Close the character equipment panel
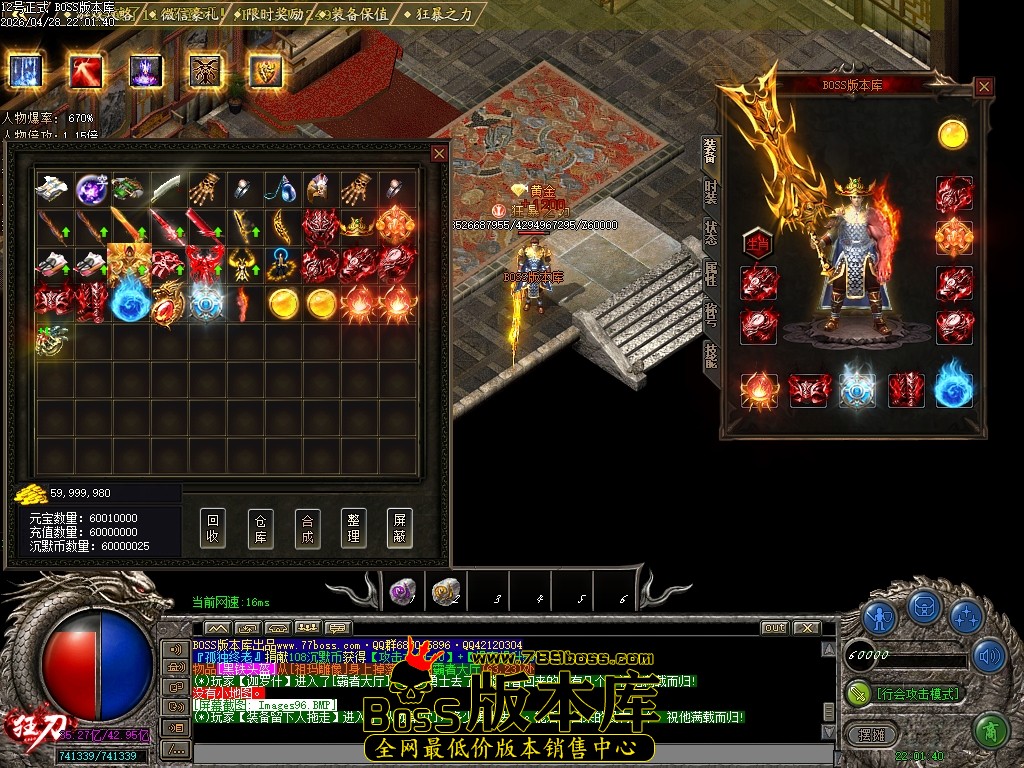 coord(984,87)
